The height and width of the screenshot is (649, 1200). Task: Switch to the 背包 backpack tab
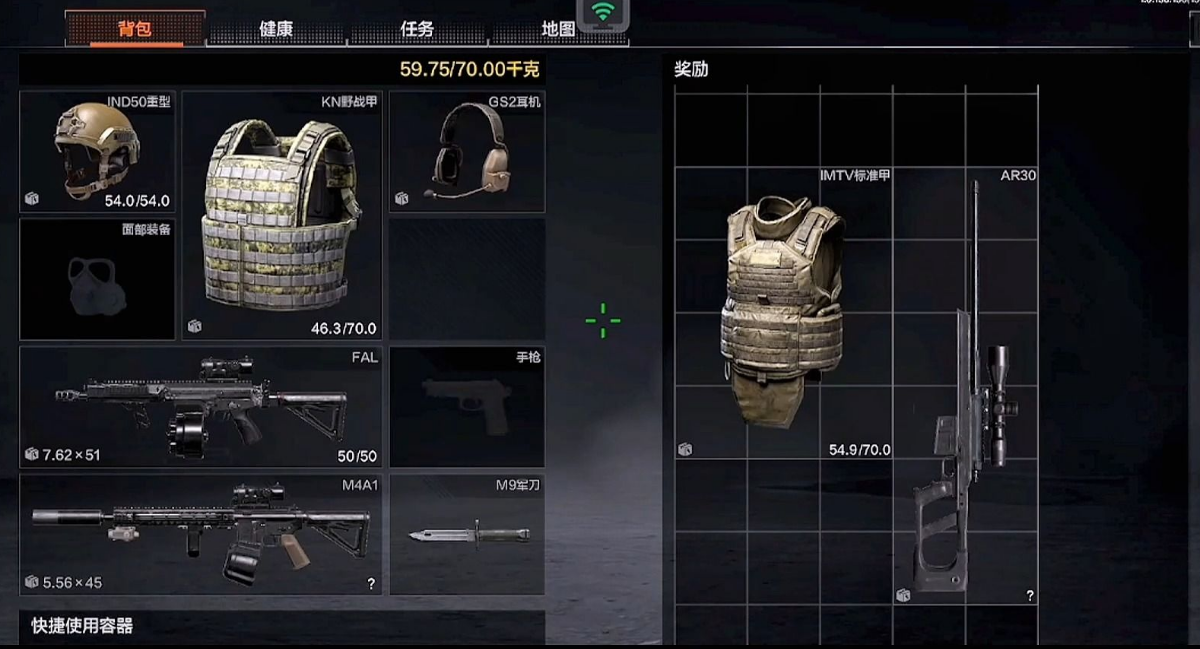[135, 28]
